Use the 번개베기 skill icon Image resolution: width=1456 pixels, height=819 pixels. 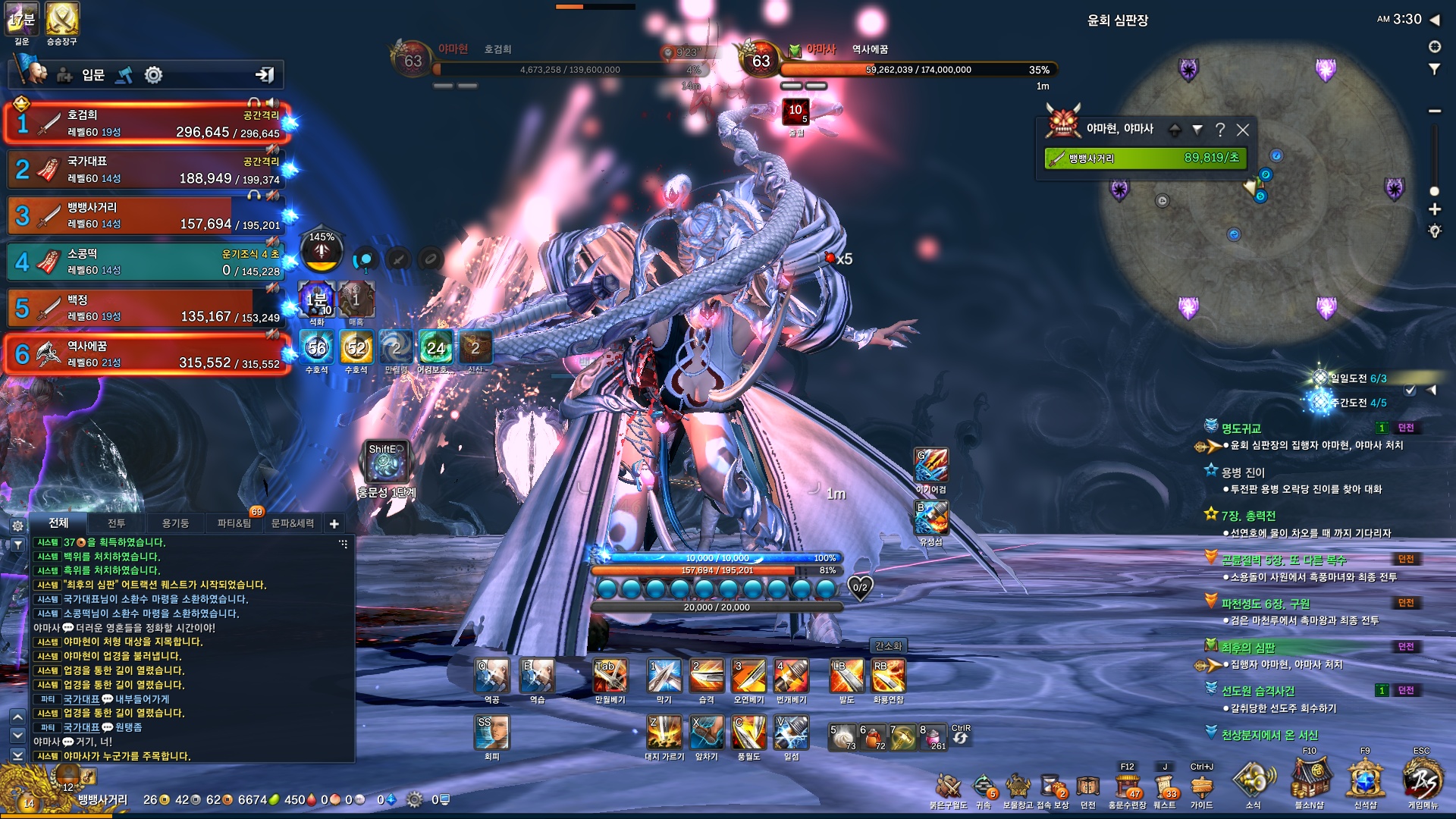pos(791,676)
